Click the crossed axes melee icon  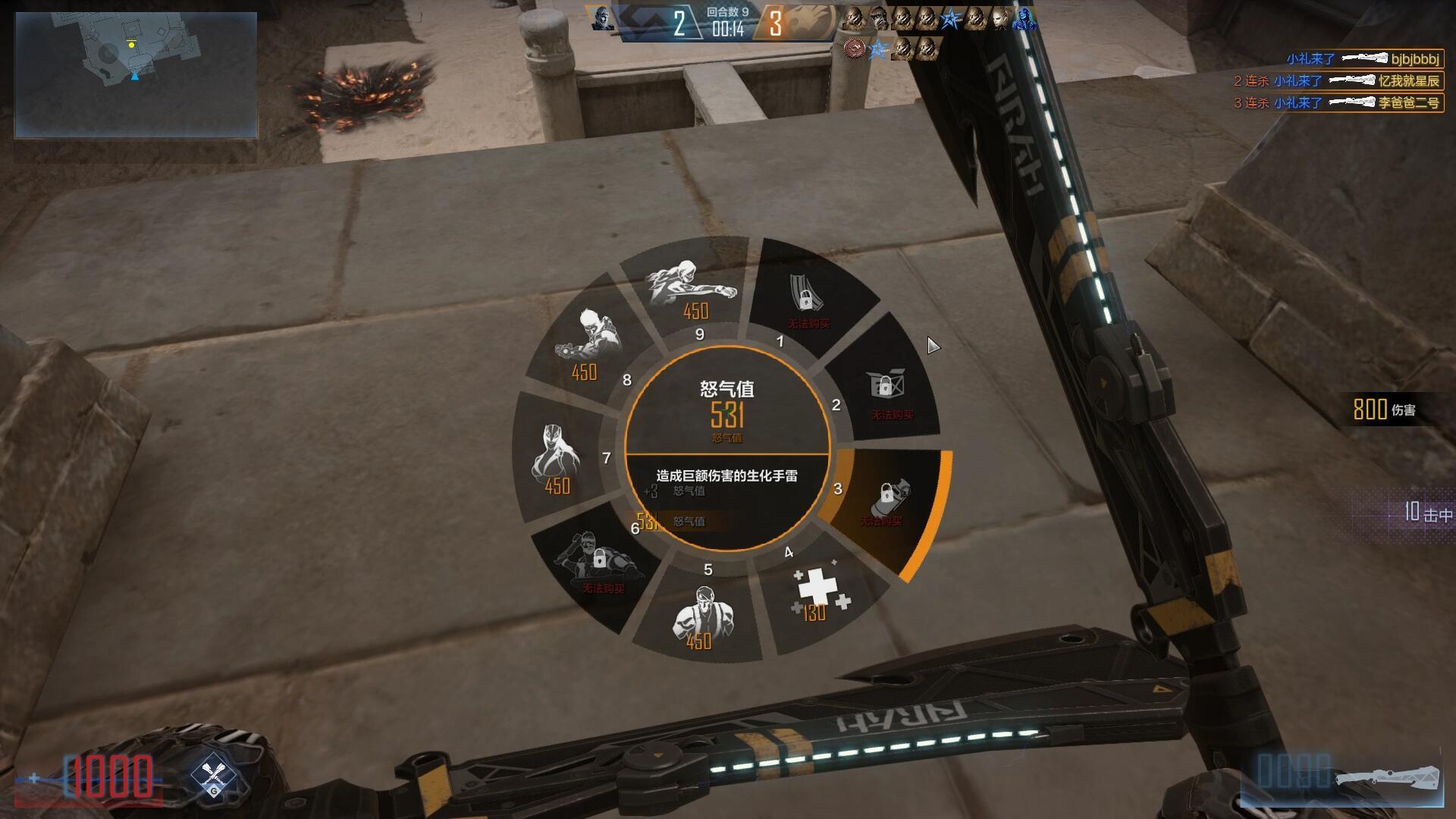[x=213, y=777]
